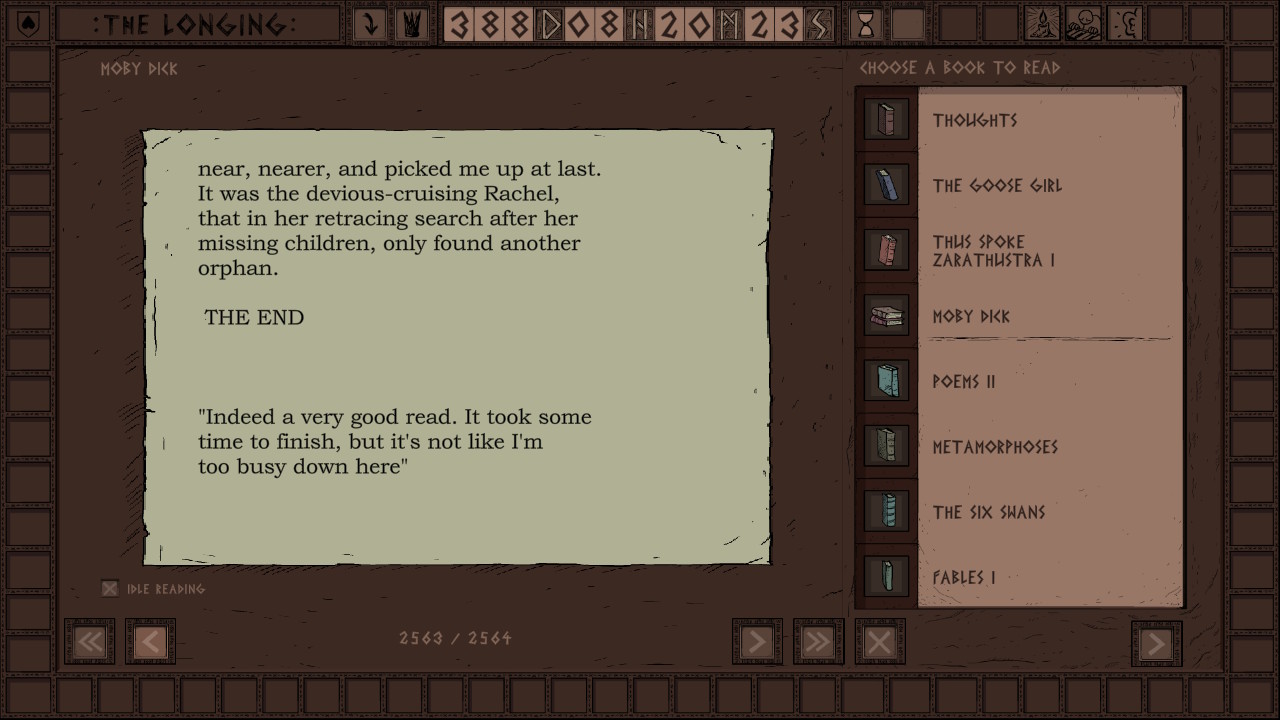Pick Moby Dick from the book list
The height and width of the screenshot is (720, 1280).
[x=971, y=316]
